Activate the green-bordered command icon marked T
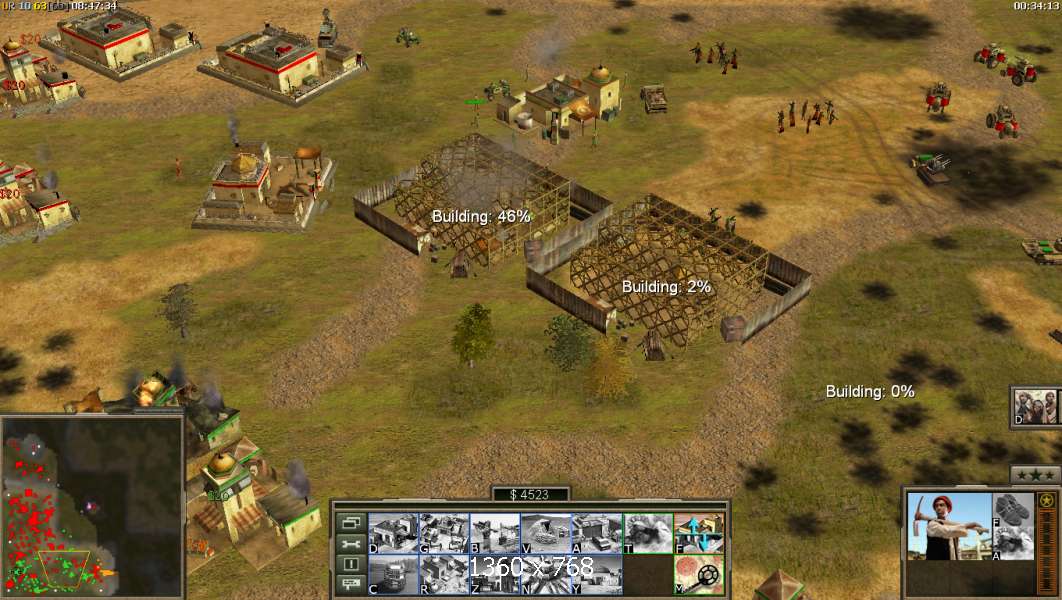This screenshot has width=1062, height=600. click(x=648, y=533)
